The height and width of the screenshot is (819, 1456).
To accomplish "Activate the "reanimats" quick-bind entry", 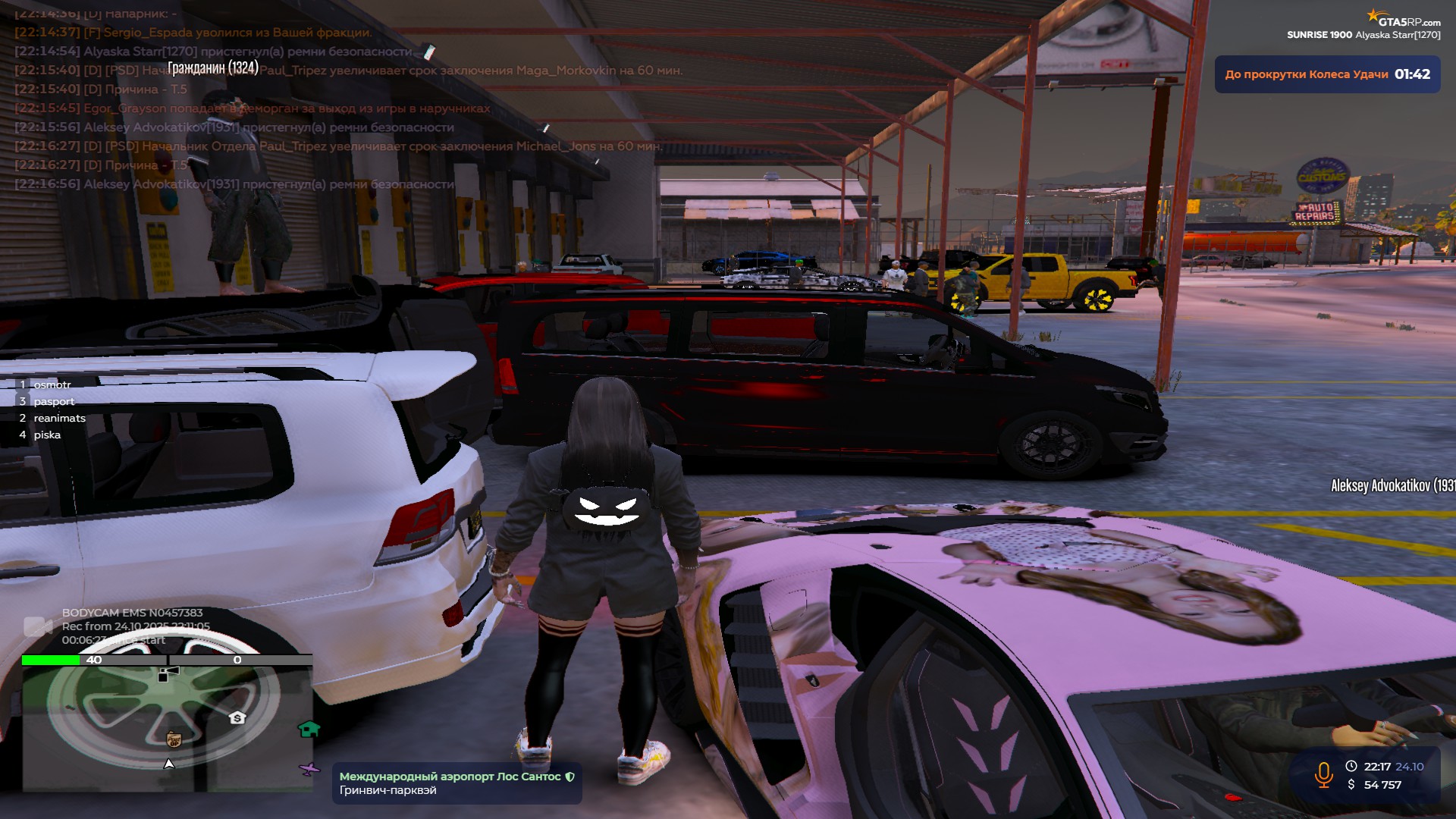I will click(x=59, y=418).
